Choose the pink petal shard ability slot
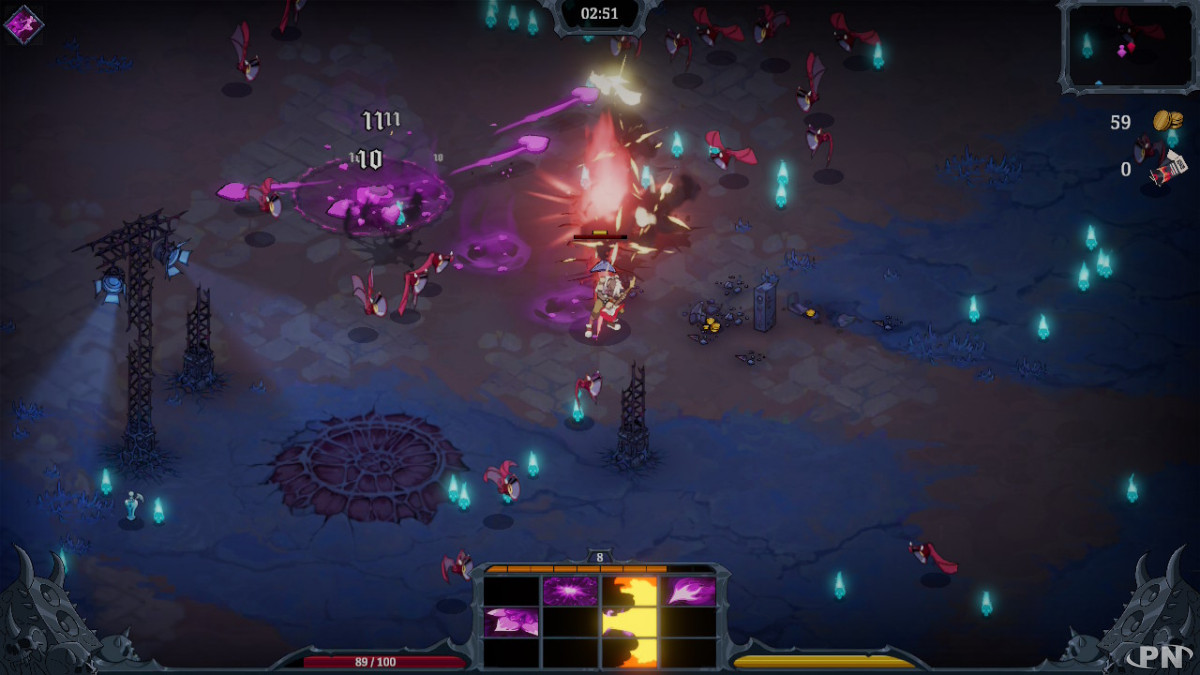The image size is (1200, 675). [511, 622]
